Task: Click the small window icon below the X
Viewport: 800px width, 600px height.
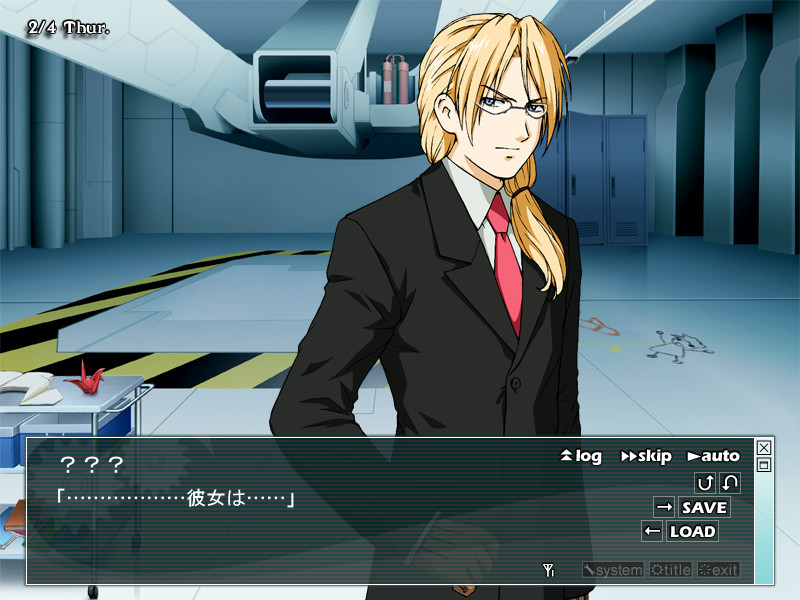Action: [x=764, y=465]
